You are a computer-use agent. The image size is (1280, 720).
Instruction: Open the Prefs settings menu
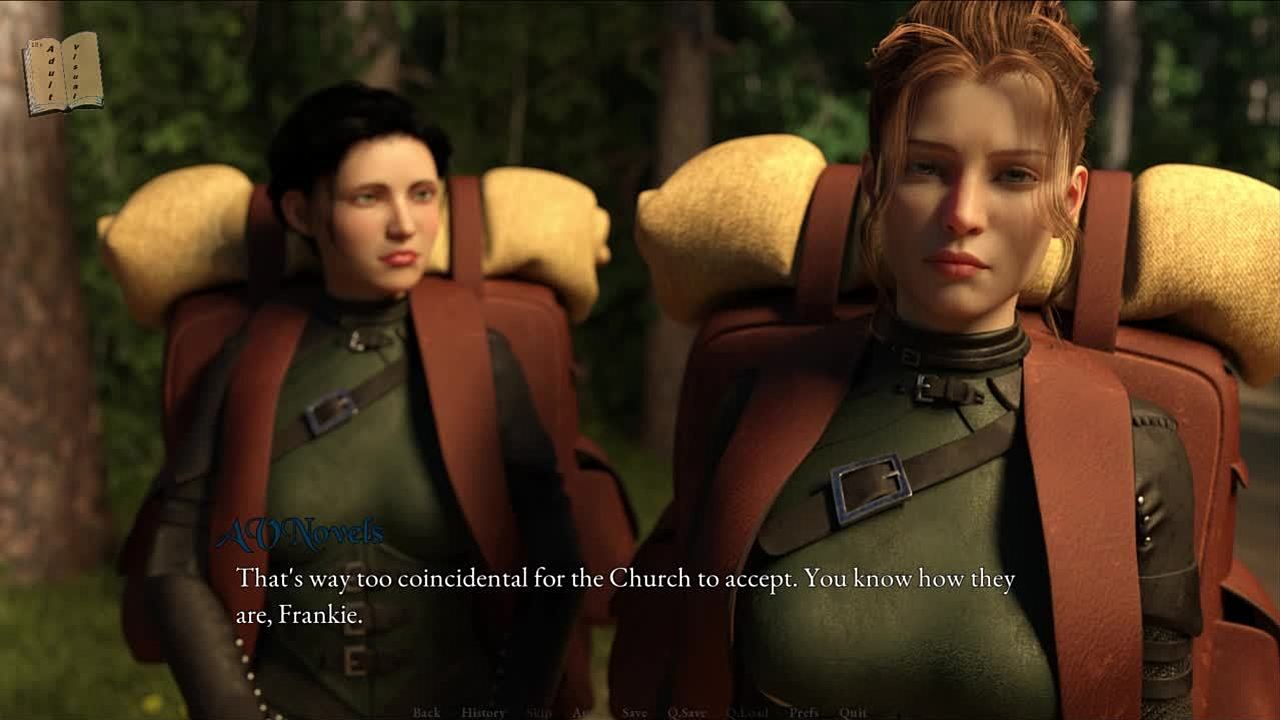click(x=803, y=712)
